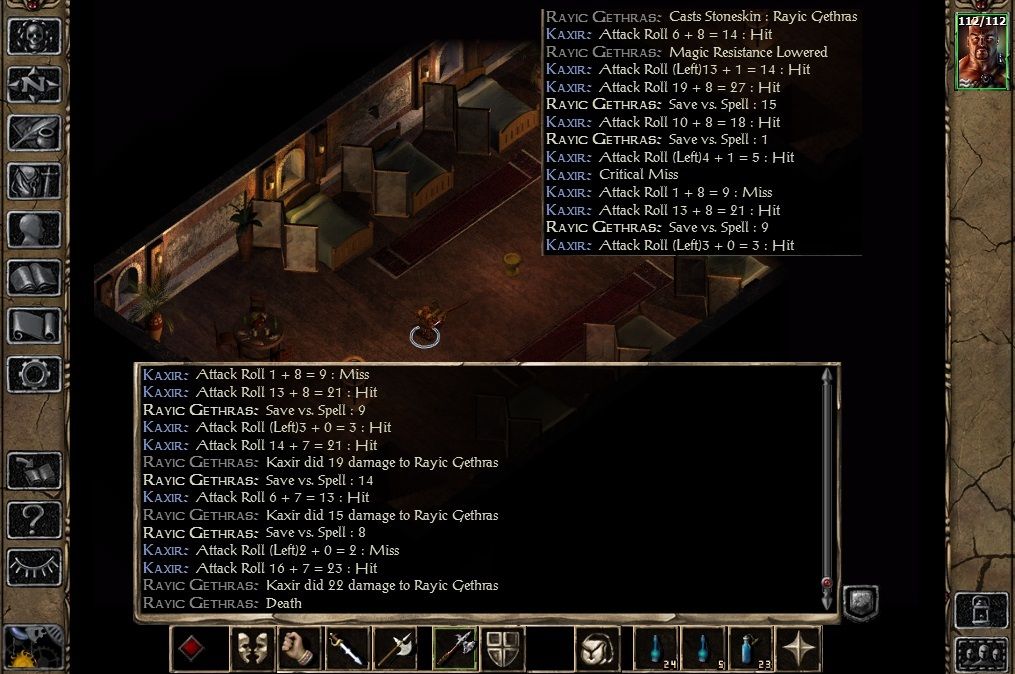Open the area map via compass button

coord(34,85)
